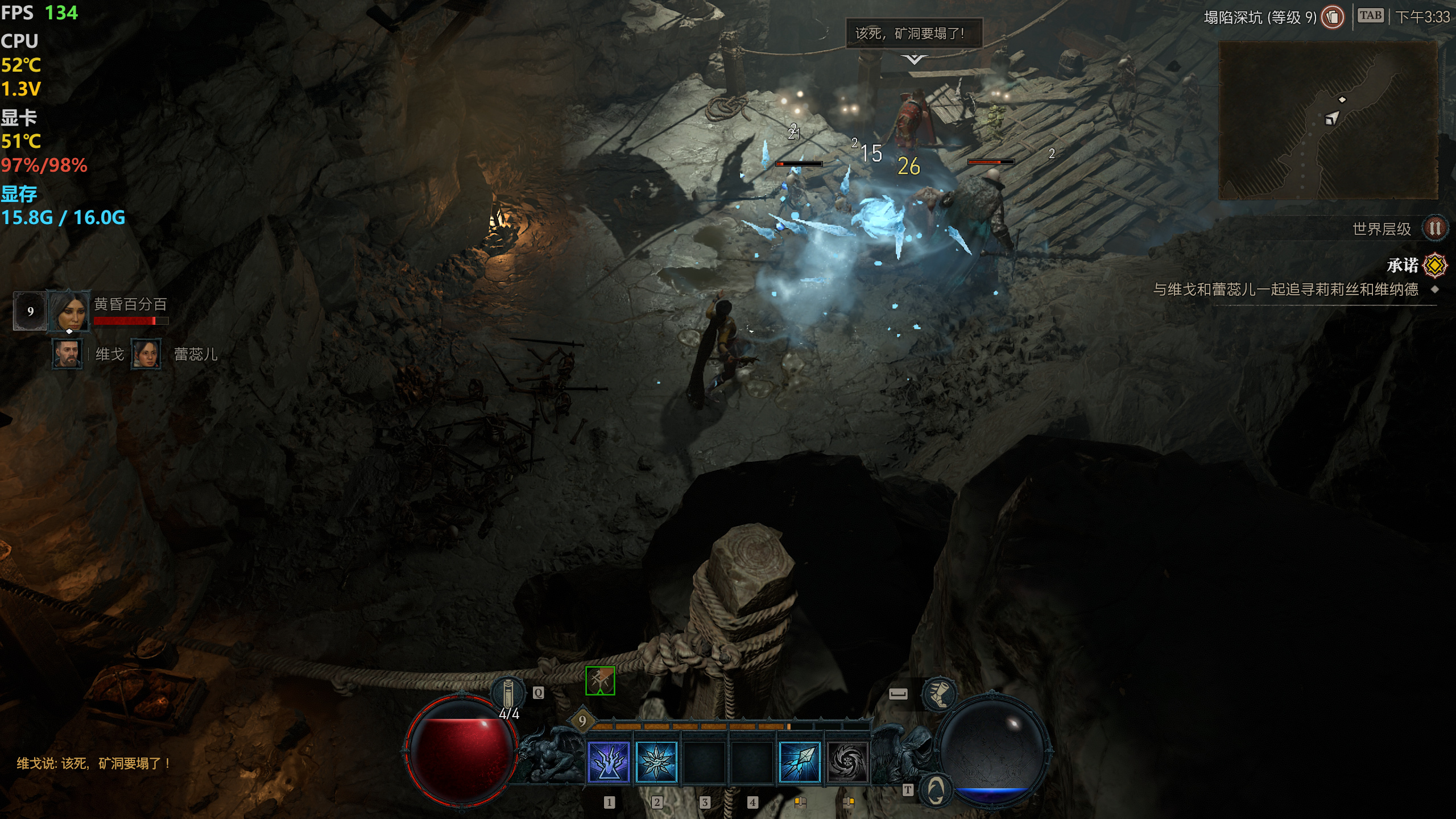
Task: Activate the winged boot evade icon
Action: tap(939, 694)
